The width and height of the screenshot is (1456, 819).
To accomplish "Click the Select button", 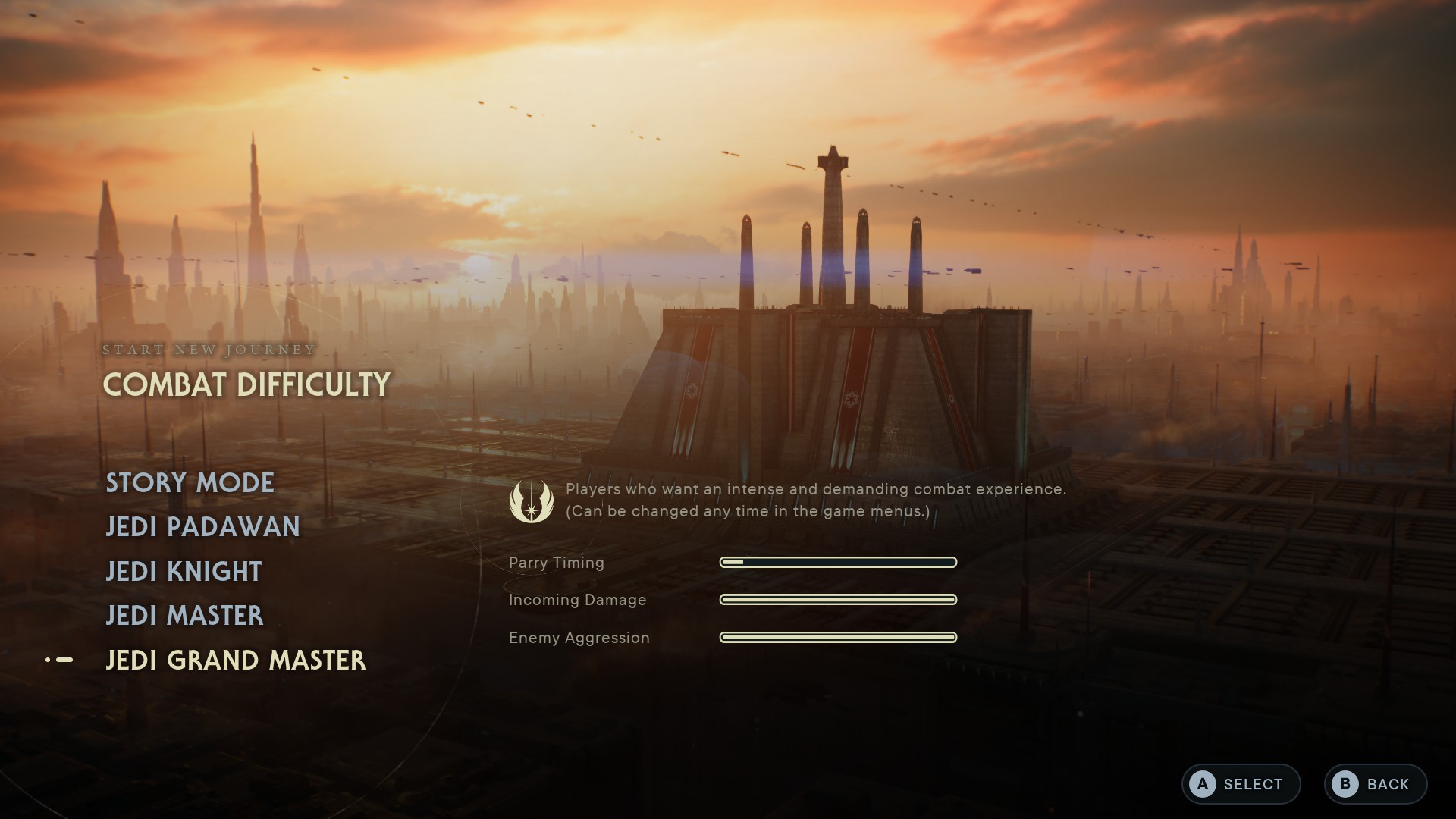I will 1241,784.
